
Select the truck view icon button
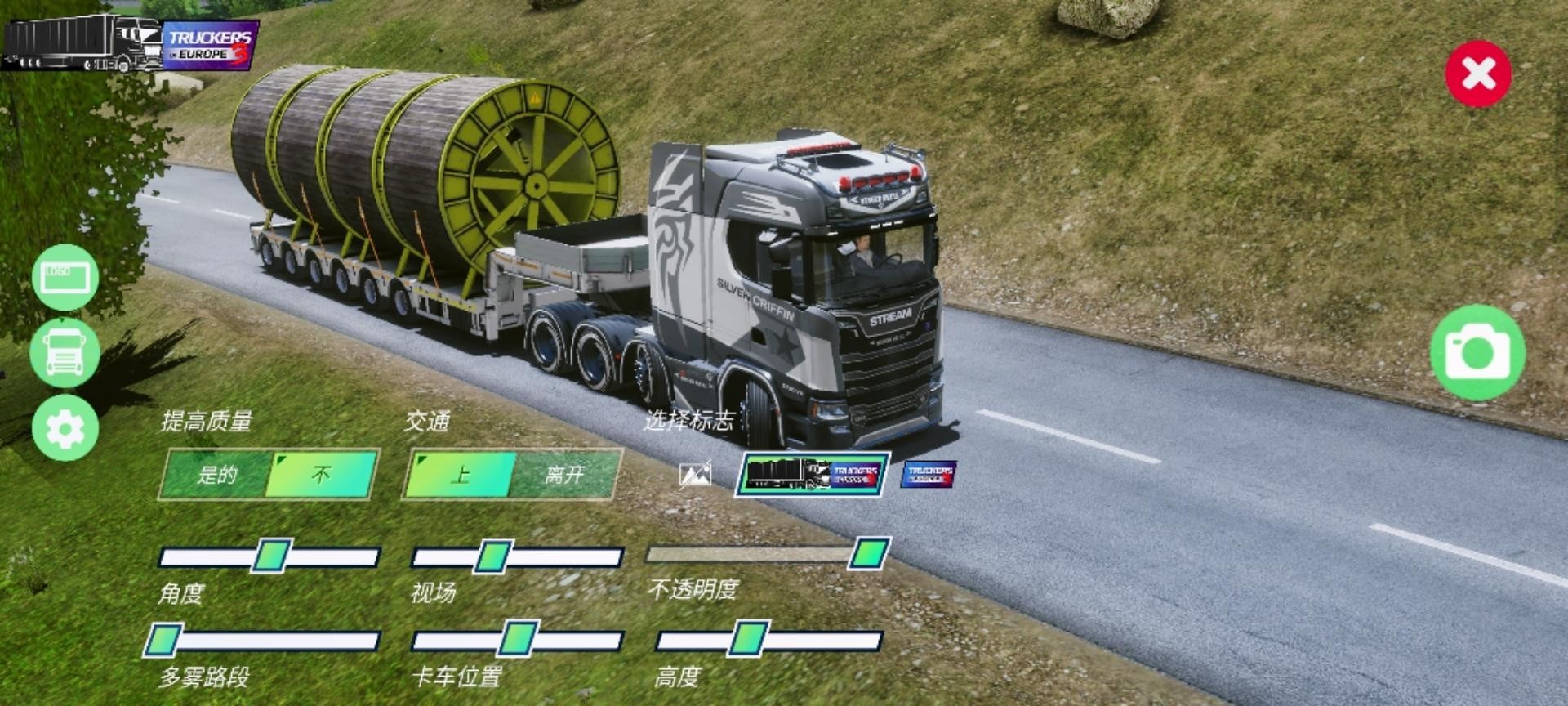[x=65, y=352]
